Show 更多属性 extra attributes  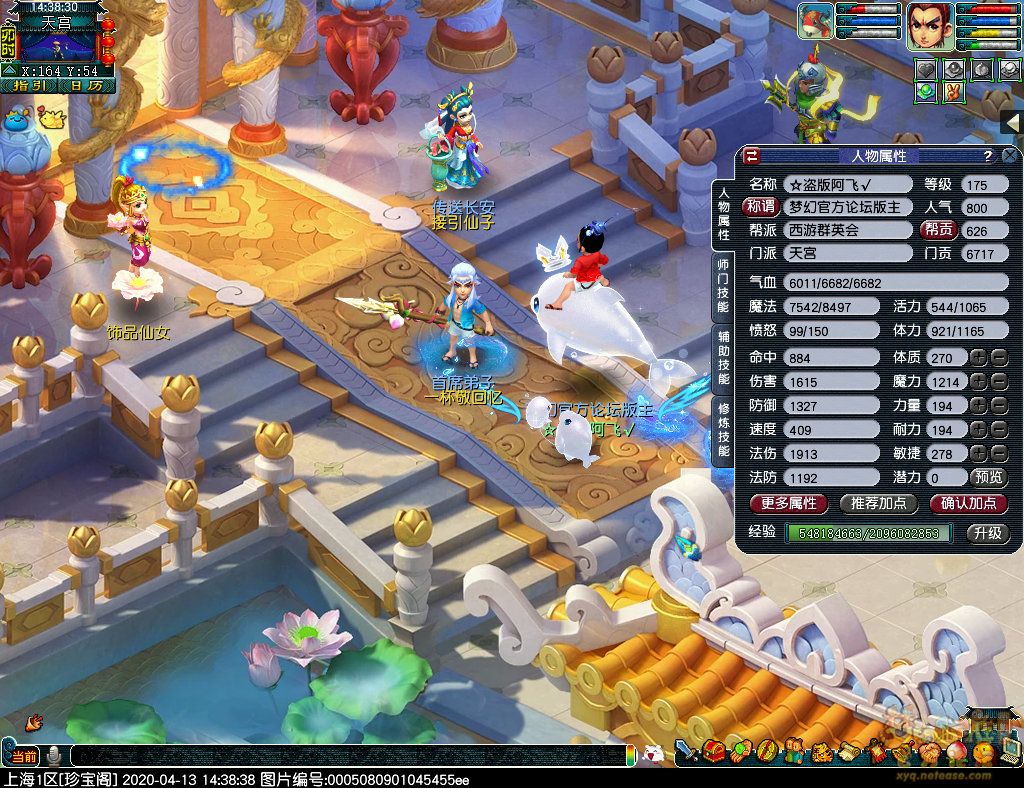click(789, 503)
